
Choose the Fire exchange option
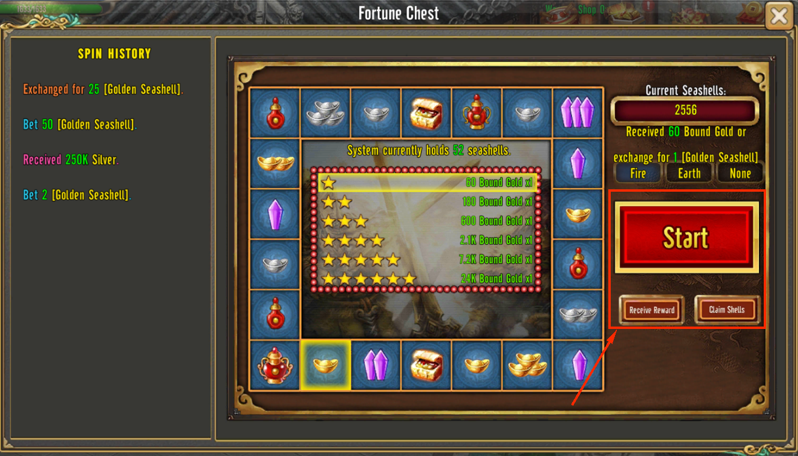638,173
